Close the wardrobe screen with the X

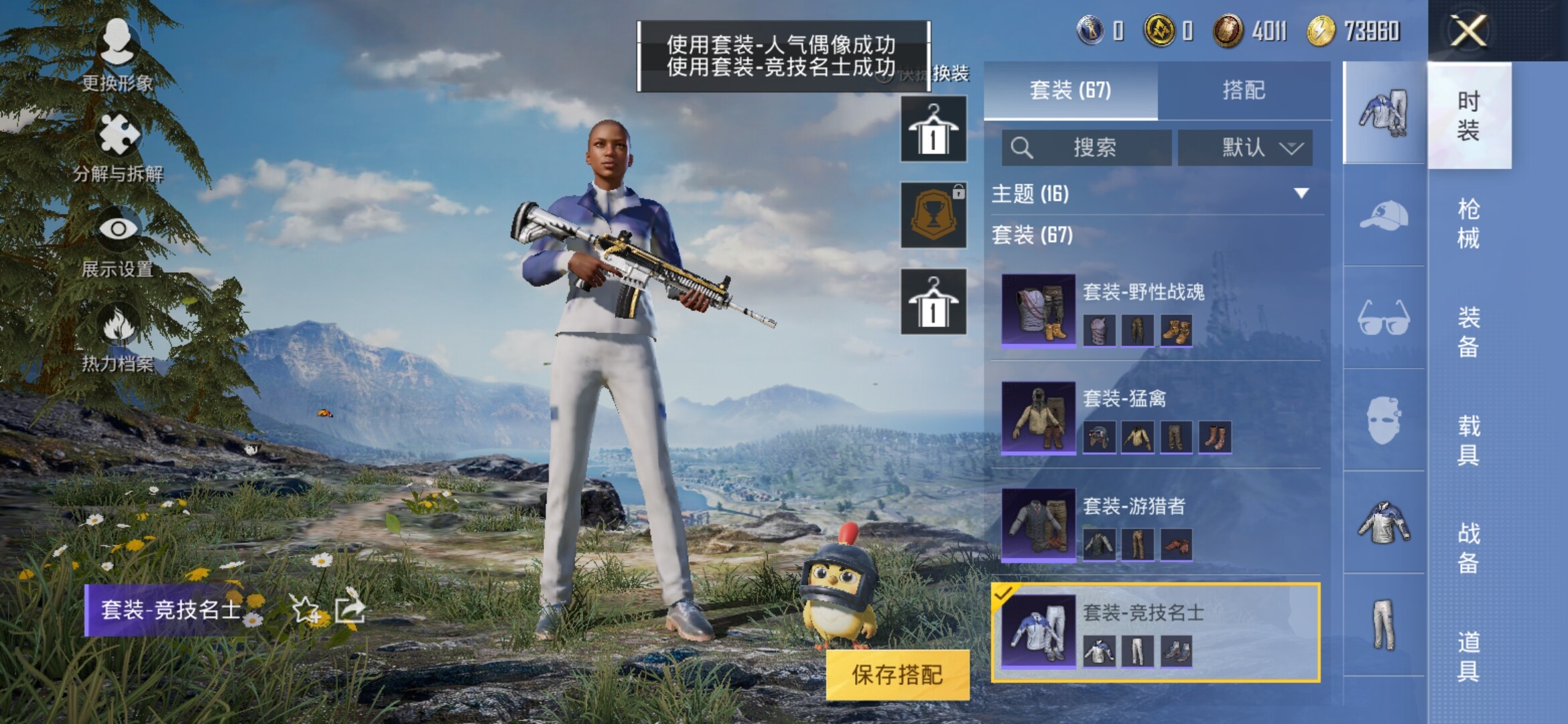pos(1467,31)
